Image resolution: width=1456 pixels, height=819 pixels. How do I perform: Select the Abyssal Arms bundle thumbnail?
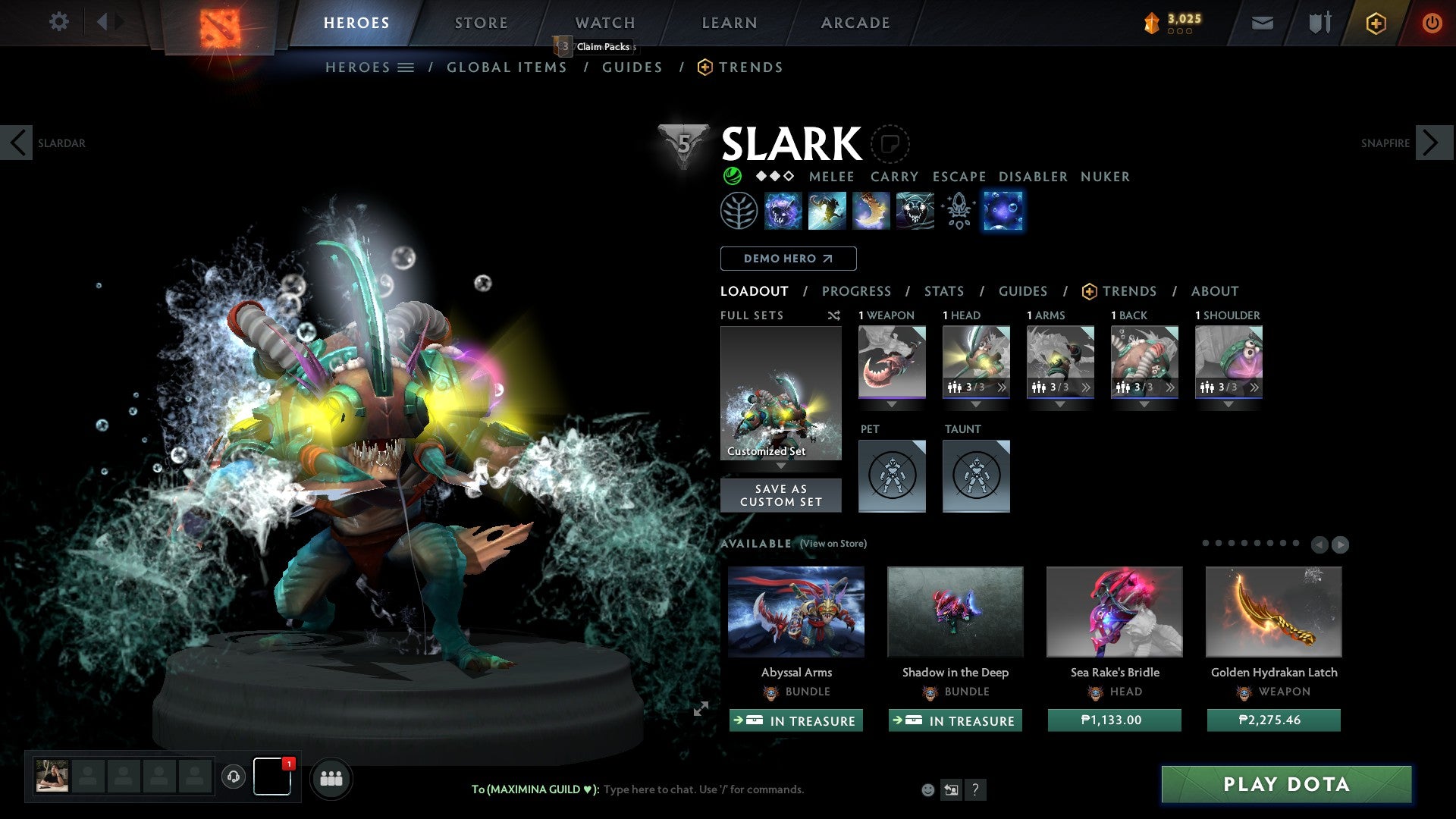[796, 611]
